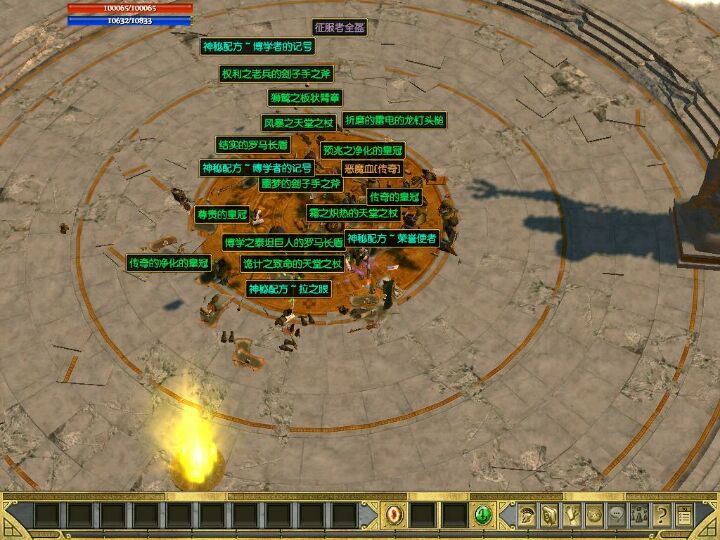The width and height of the screenshot is (720, 540).
Task: Click the 风暴之天堂之杖 loot label
Action: (298, 123)
